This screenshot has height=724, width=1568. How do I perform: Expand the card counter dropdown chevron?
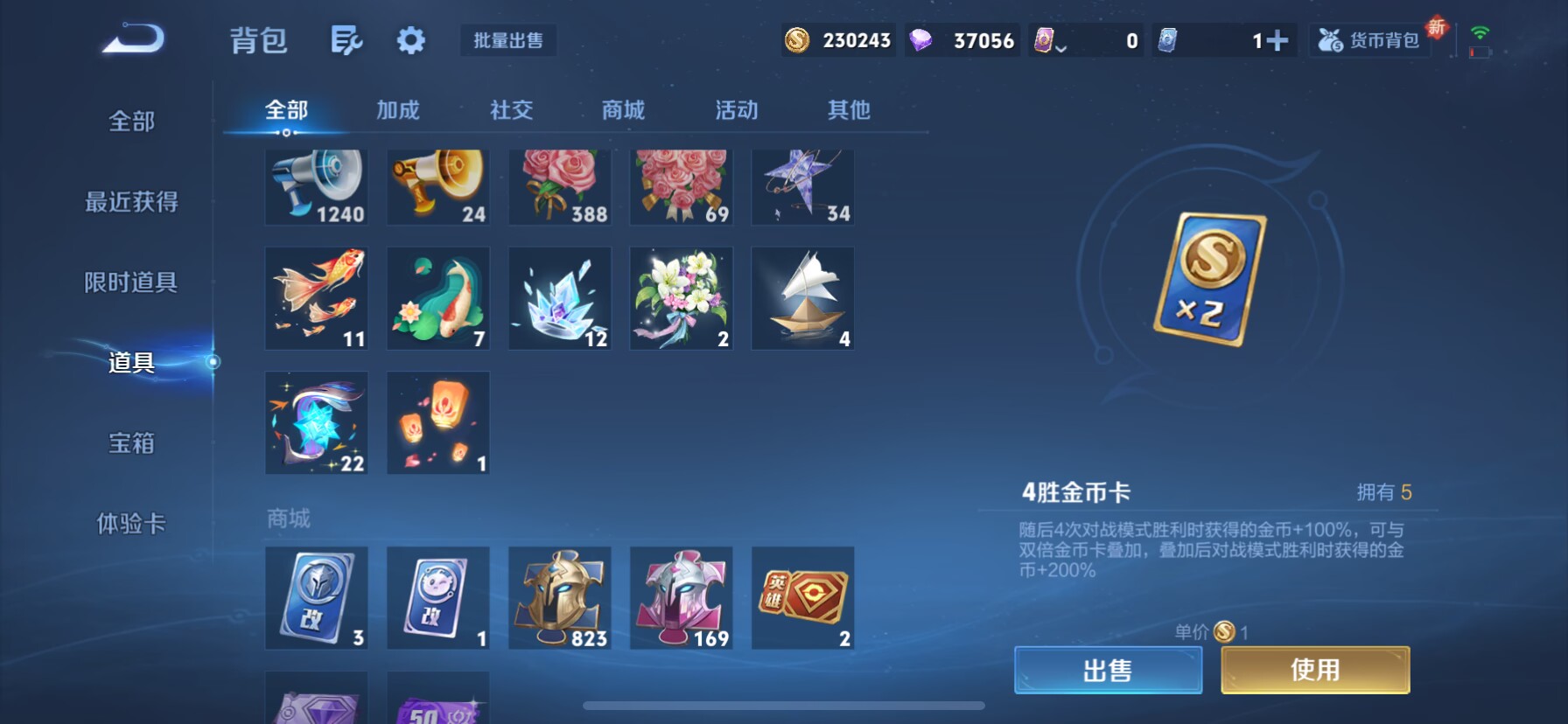1061,47
